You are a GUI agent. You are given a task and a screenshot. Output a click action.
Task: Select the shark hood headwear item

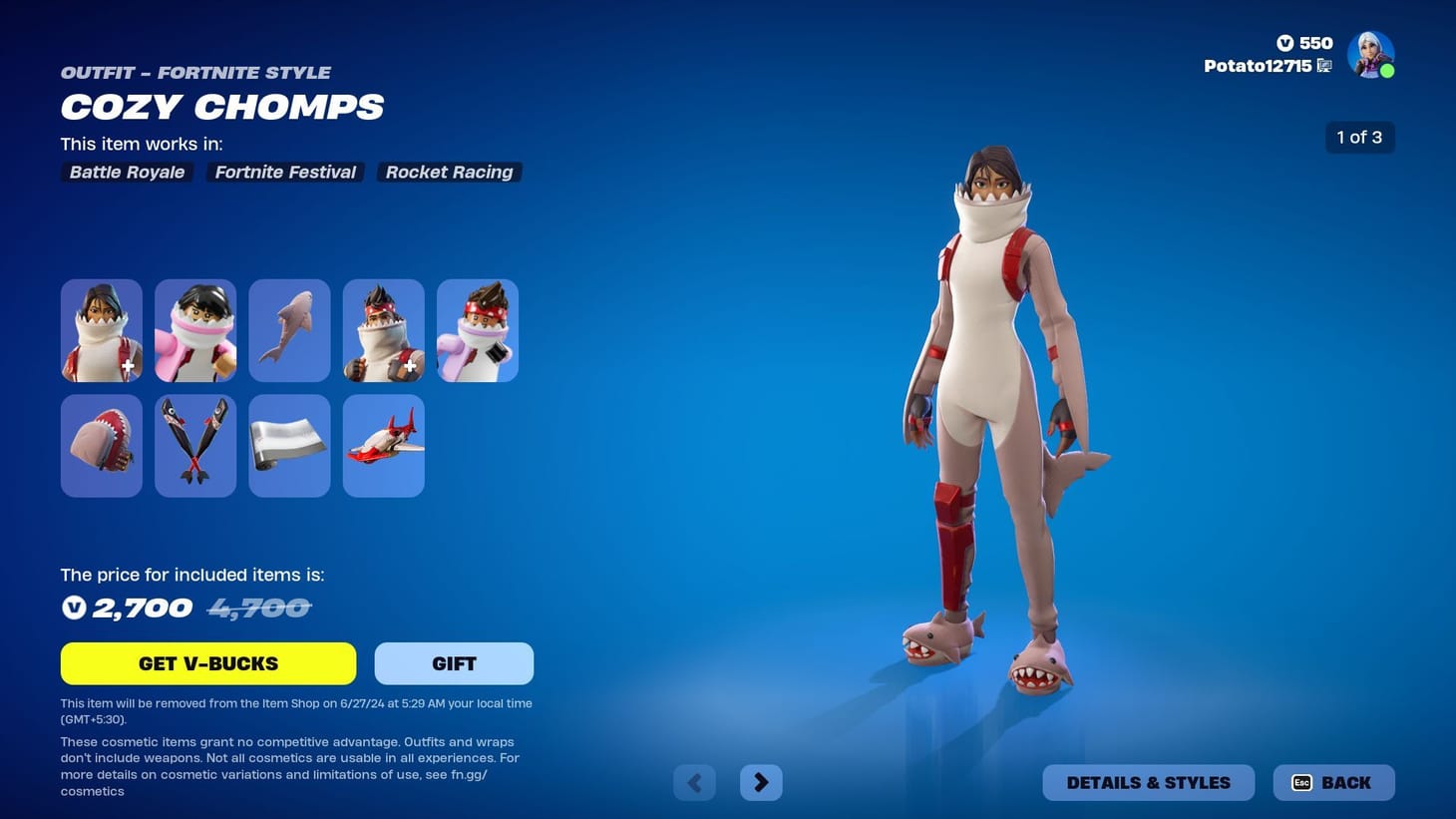point(101,445)
